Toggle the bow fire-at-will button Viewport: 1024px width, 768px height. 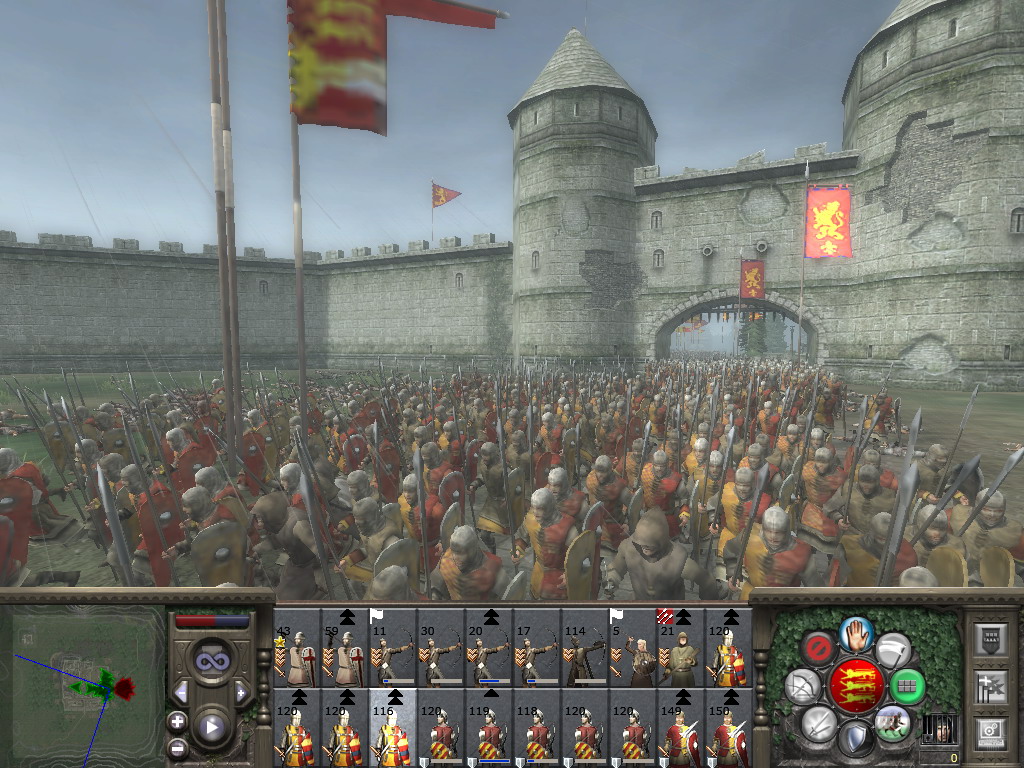point(802,686)
